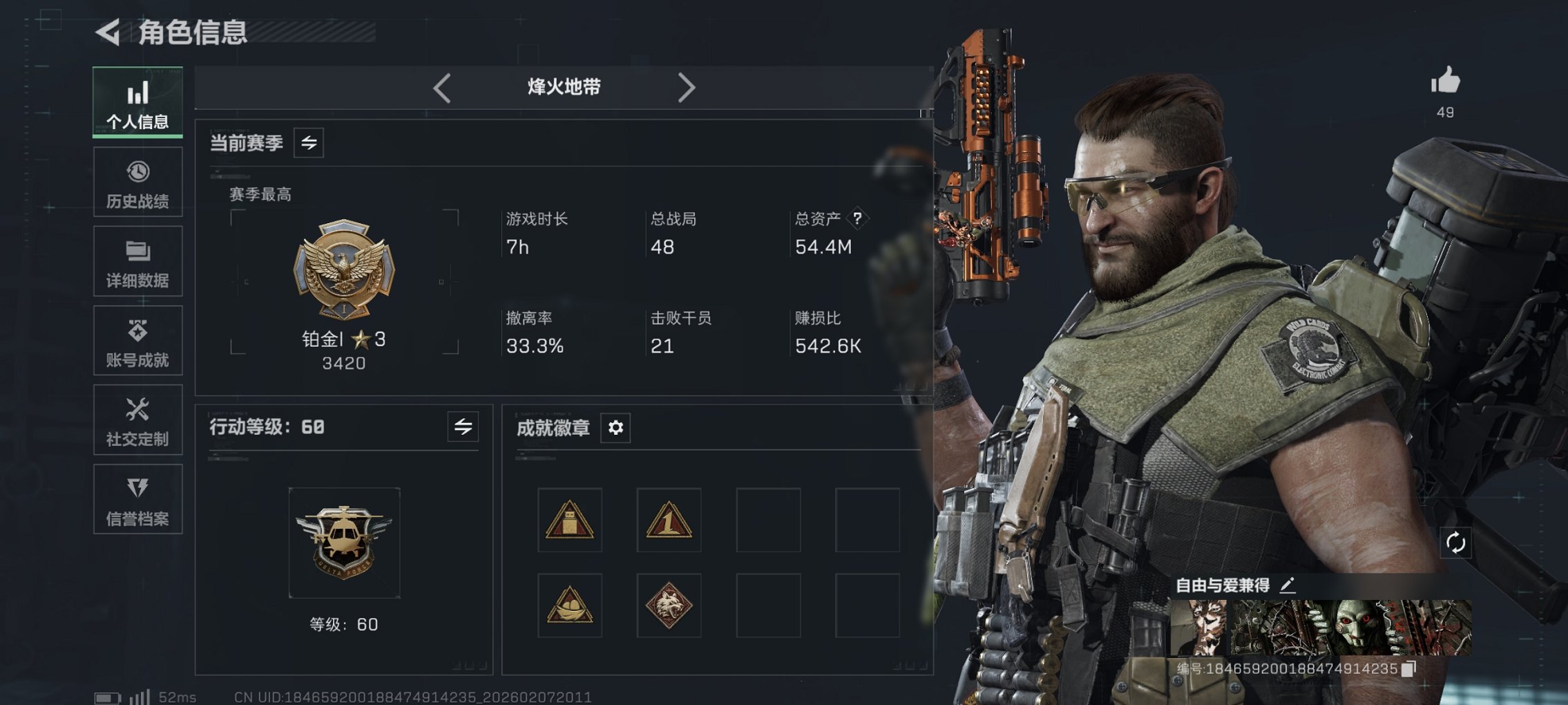The width and height of the screenshot is (1568, 705).
Task: Open the 成就徽章 settings gear
Action: tap(614, 428)
